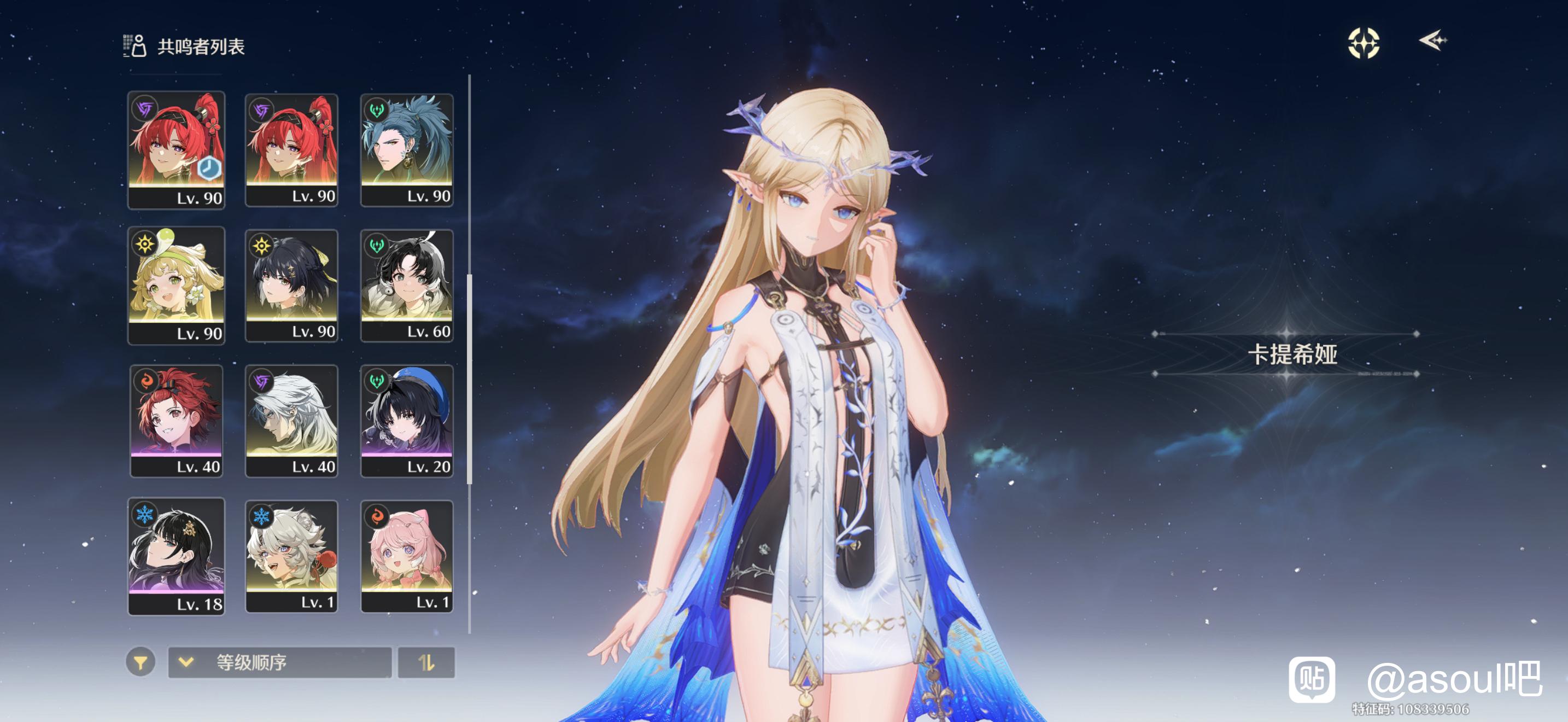
Task: Select the white-haired Glacio Lv. 1 resonator
Action: coord(291,556)
